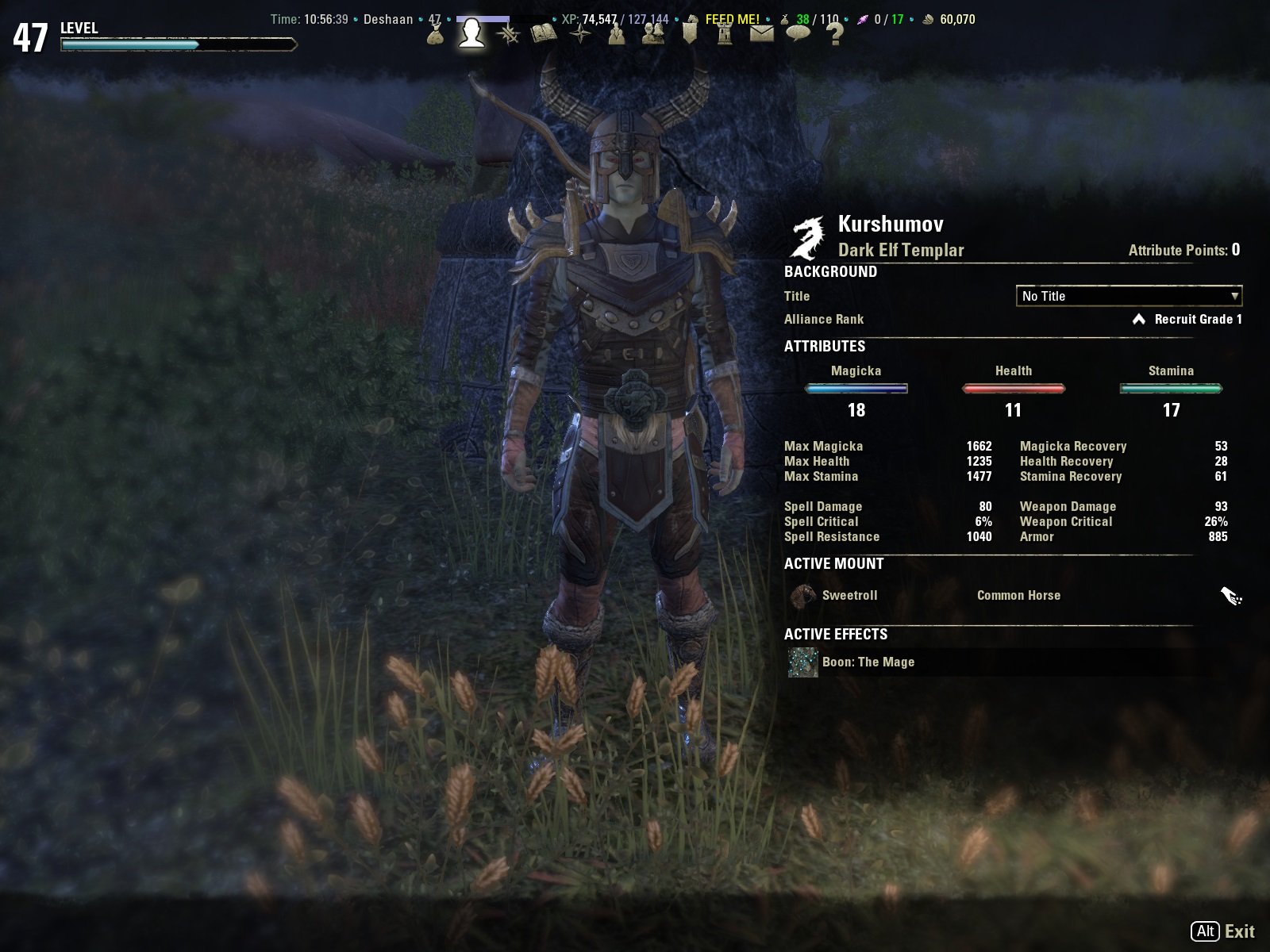Open the Contacts icon
Screen dimensions: 1270x952
click(x=652, y=35)
